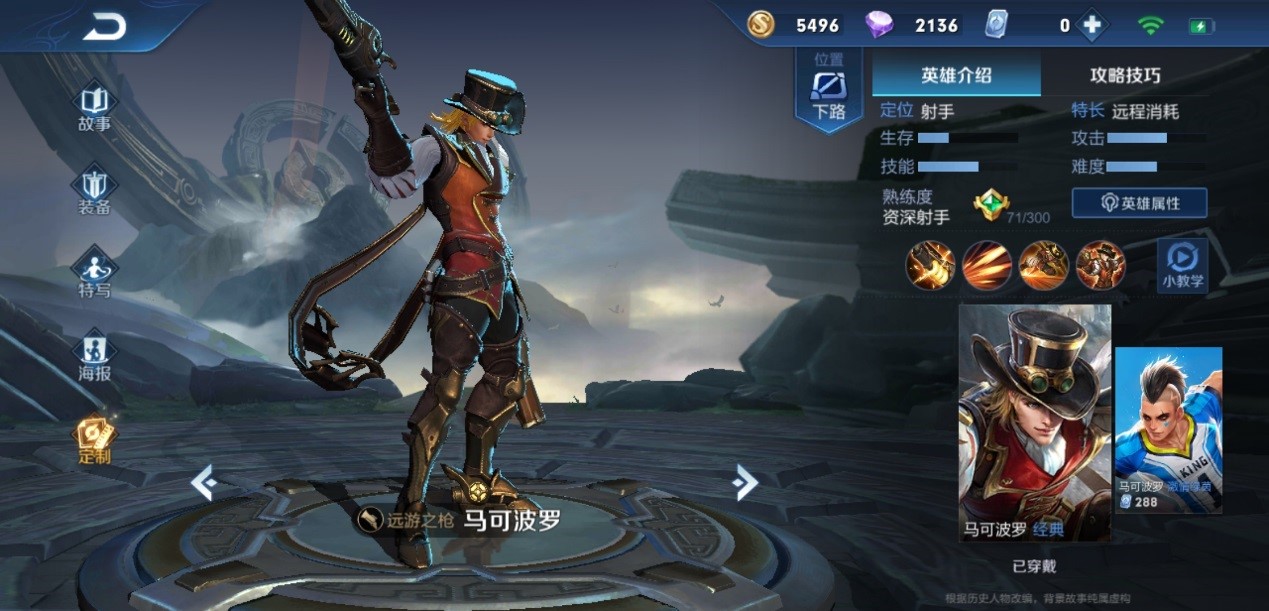
Task: View the first skill icon with golden gun
Action: [x=930, y=266]
